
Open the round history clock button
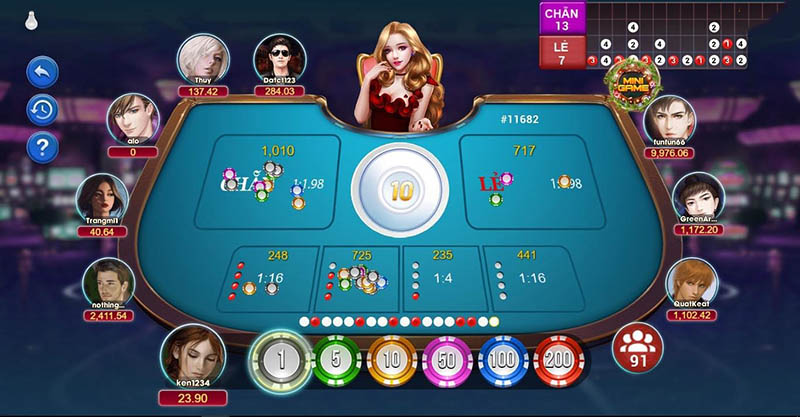pos(42,110)
